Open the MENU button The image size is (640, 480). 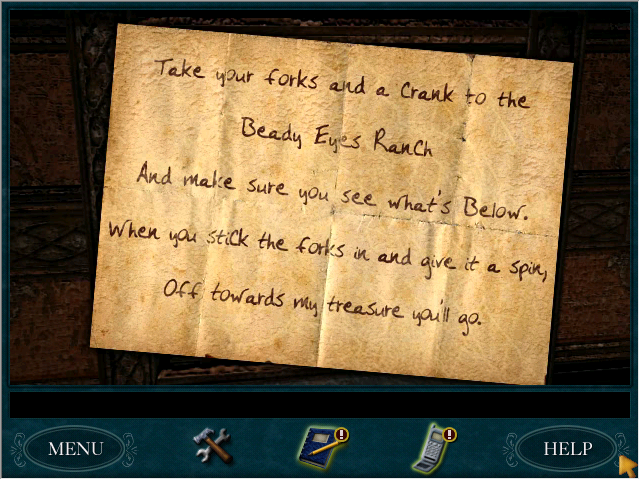tap(75, 449)
